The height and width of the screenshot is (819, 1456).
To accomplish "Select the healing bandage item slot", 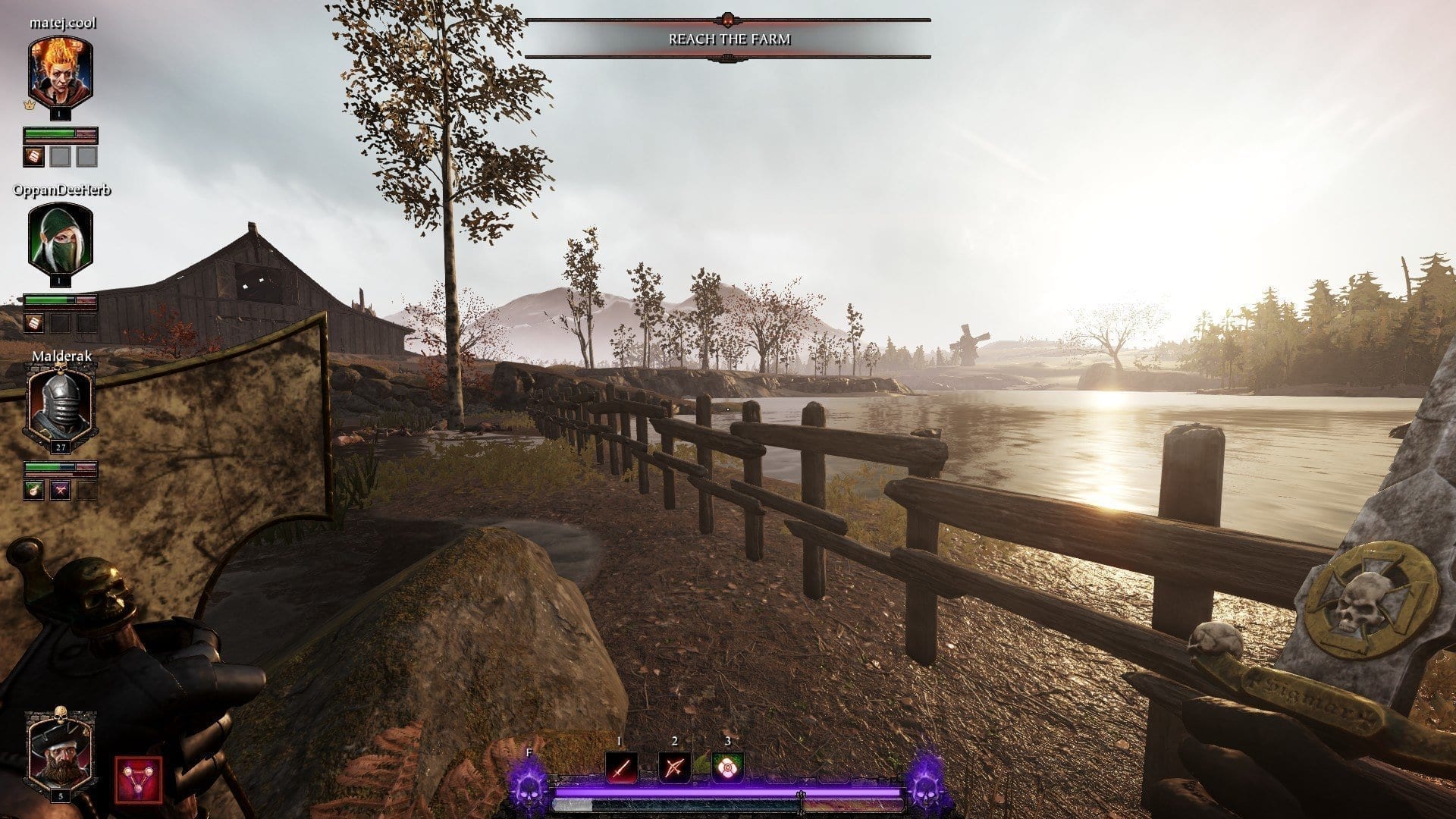I will coord(726,768).
